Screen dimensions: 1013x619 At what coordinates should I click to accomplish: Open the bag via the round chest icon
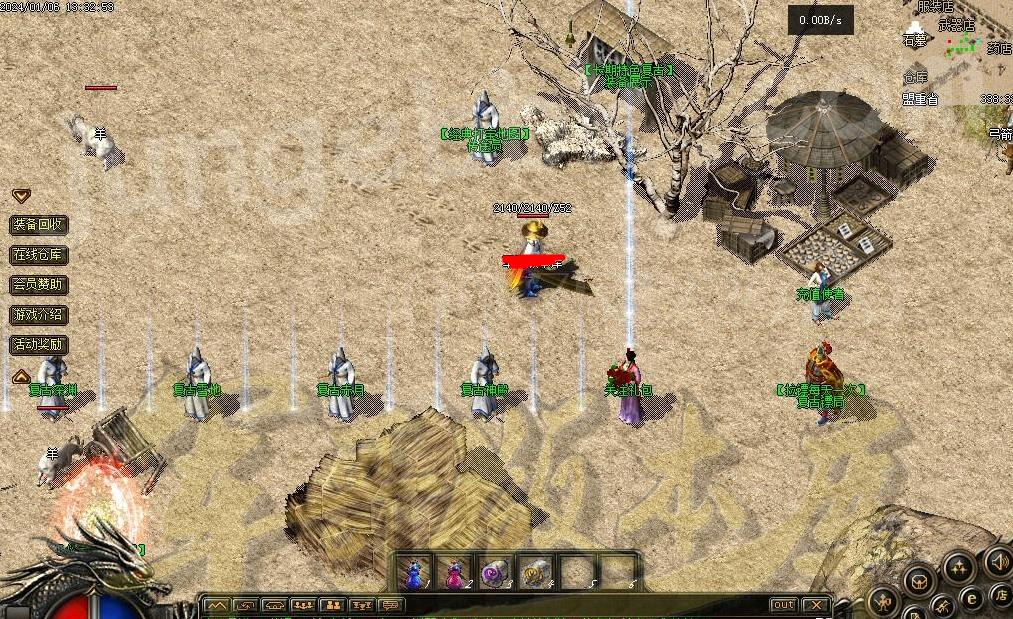point(918,579)
